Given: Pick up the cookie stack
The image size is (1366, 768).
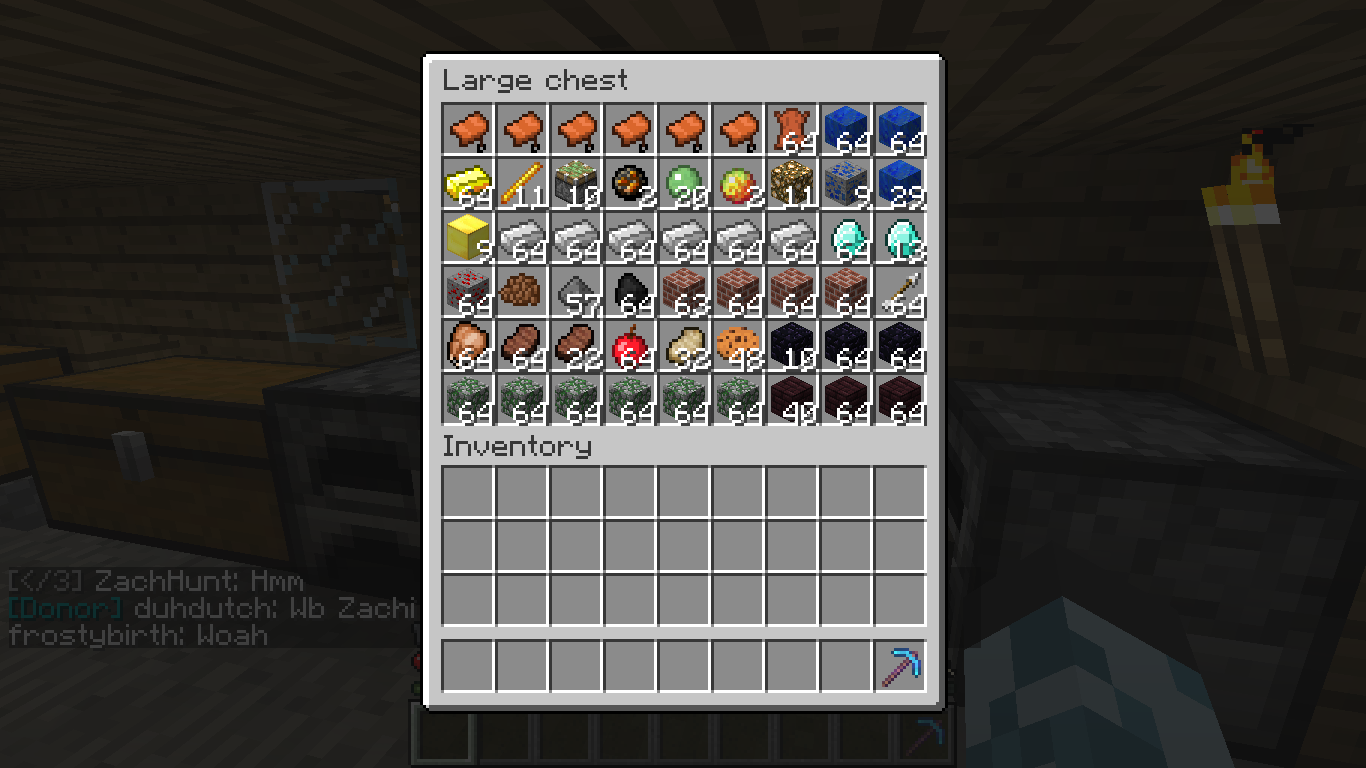Looking at the screenshot, I should tap(738, 345).
